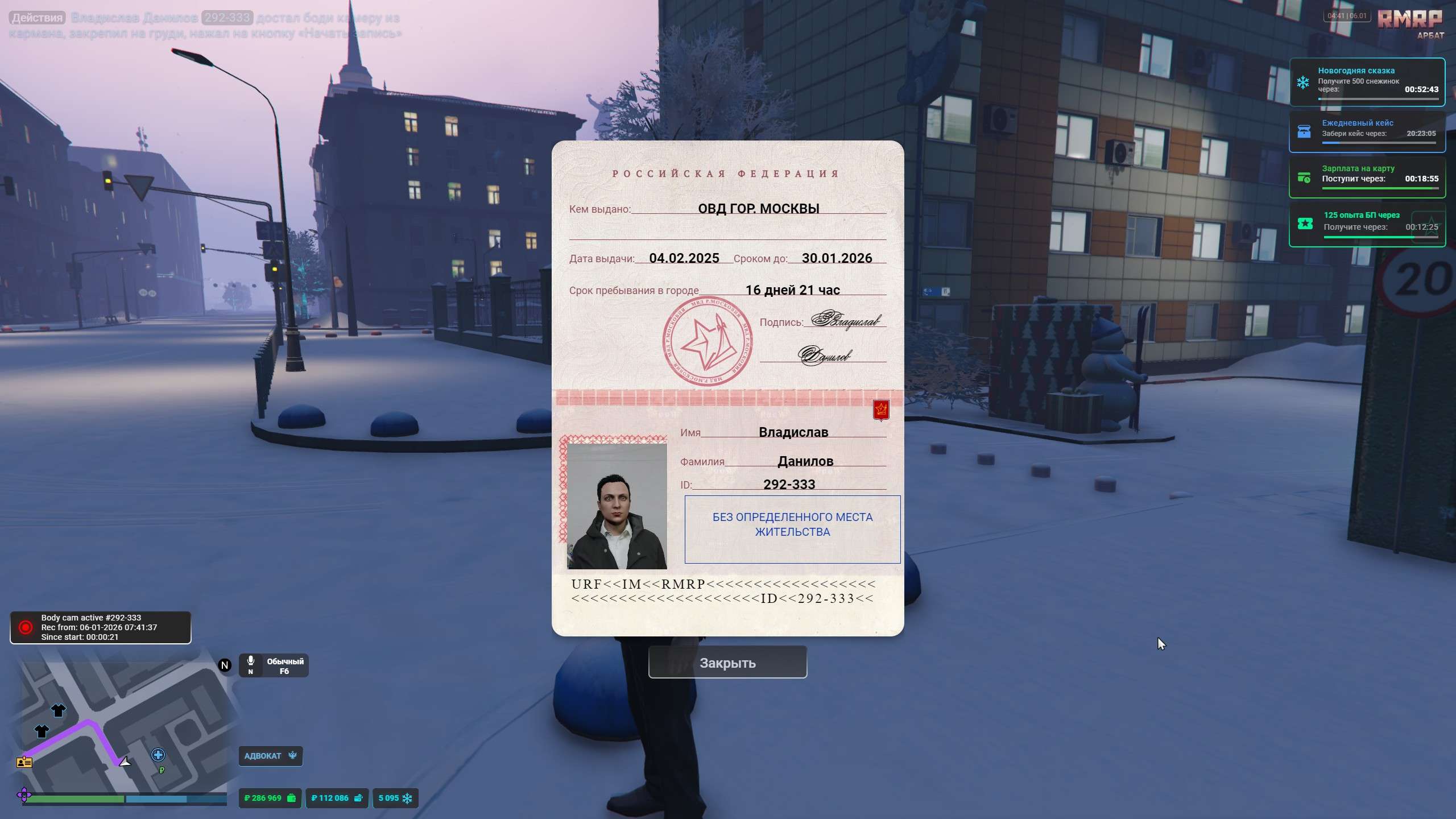
Task: Open the Новогодняя сказка event panel
Action: [x=1367, y=82]
